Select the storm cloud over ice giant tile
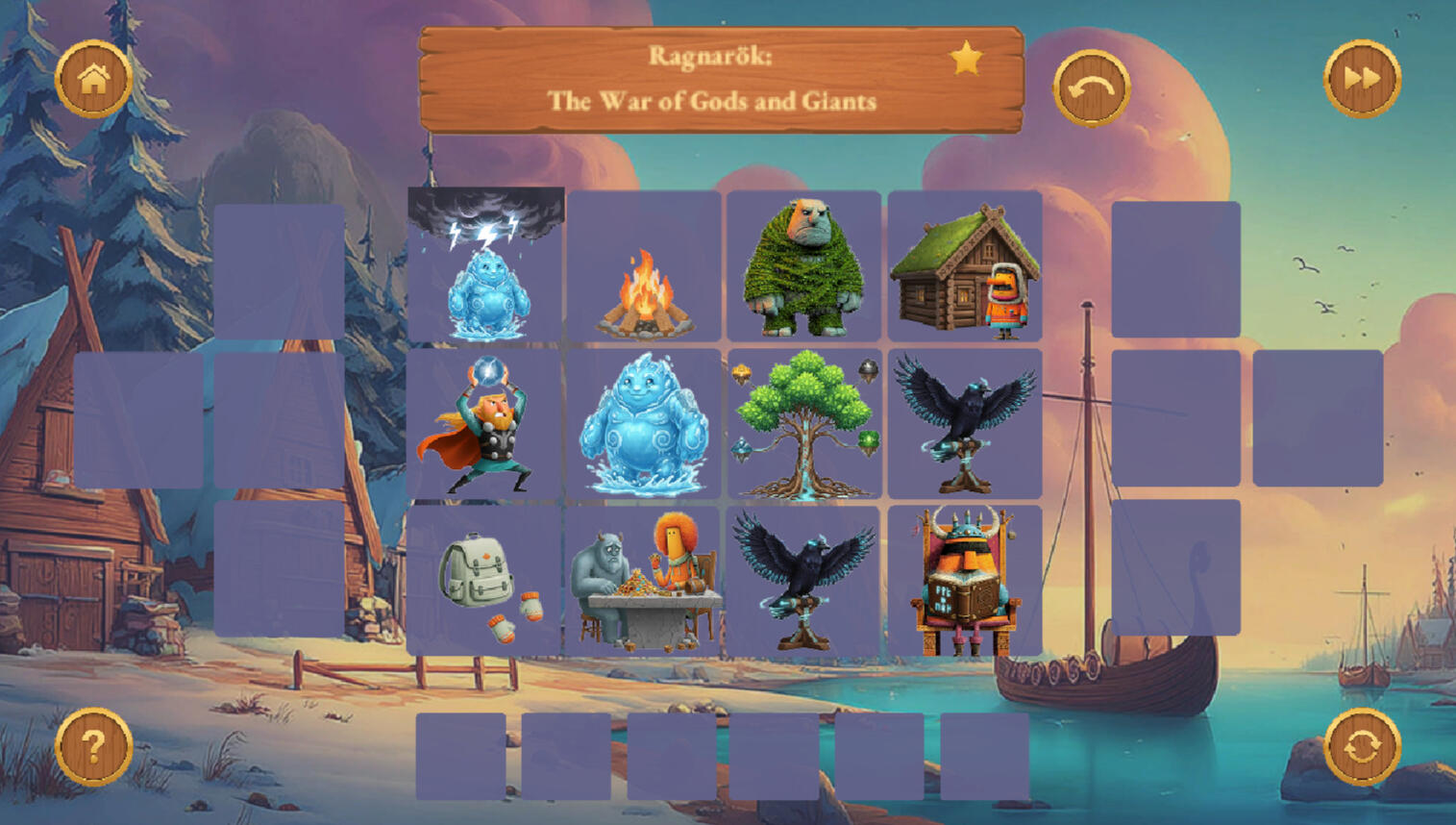The image size is (1456, 825). click(x=486, y=265)
